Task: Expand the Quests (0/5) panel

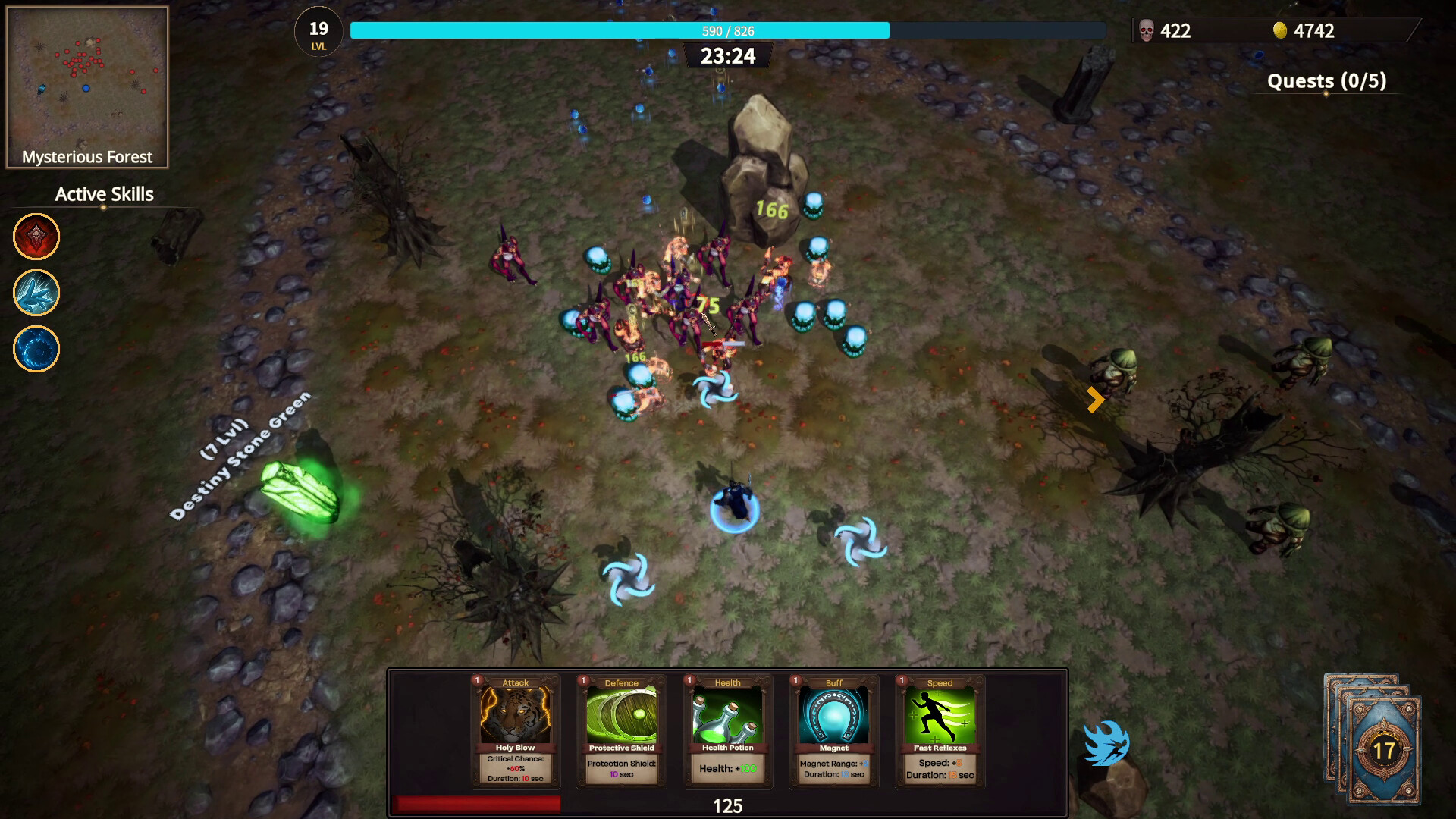Action: point(1327,81)
